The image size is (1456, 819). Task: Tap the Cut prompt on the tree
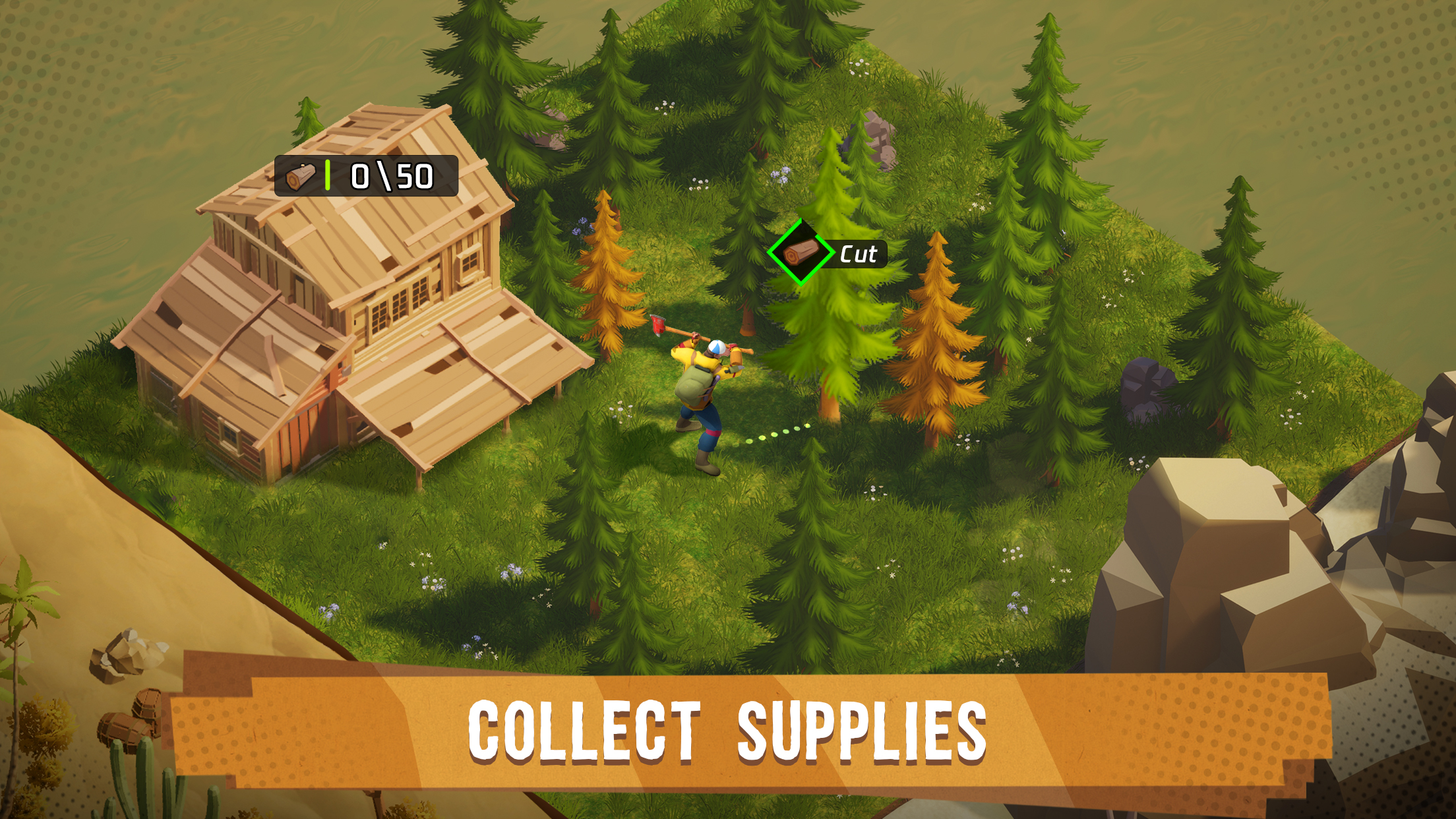click(x=828, y=253)
